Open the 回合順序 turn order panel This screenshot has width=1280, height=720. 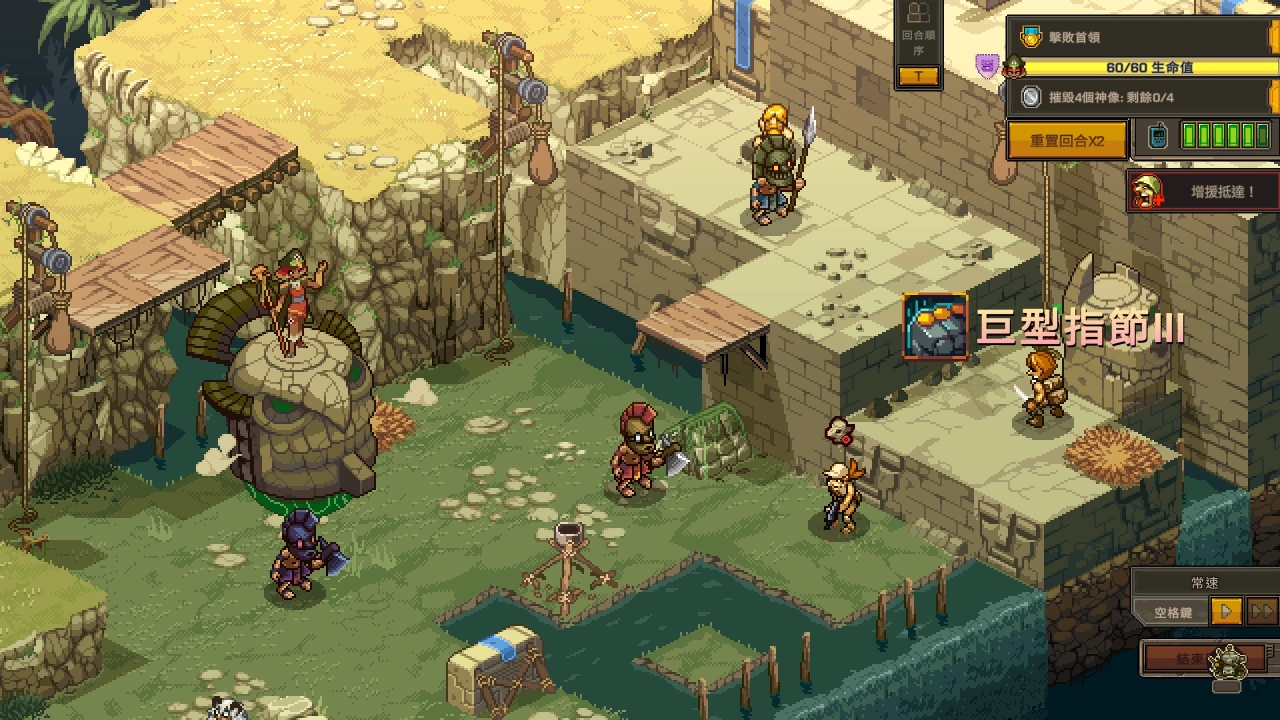coord(918,46)
